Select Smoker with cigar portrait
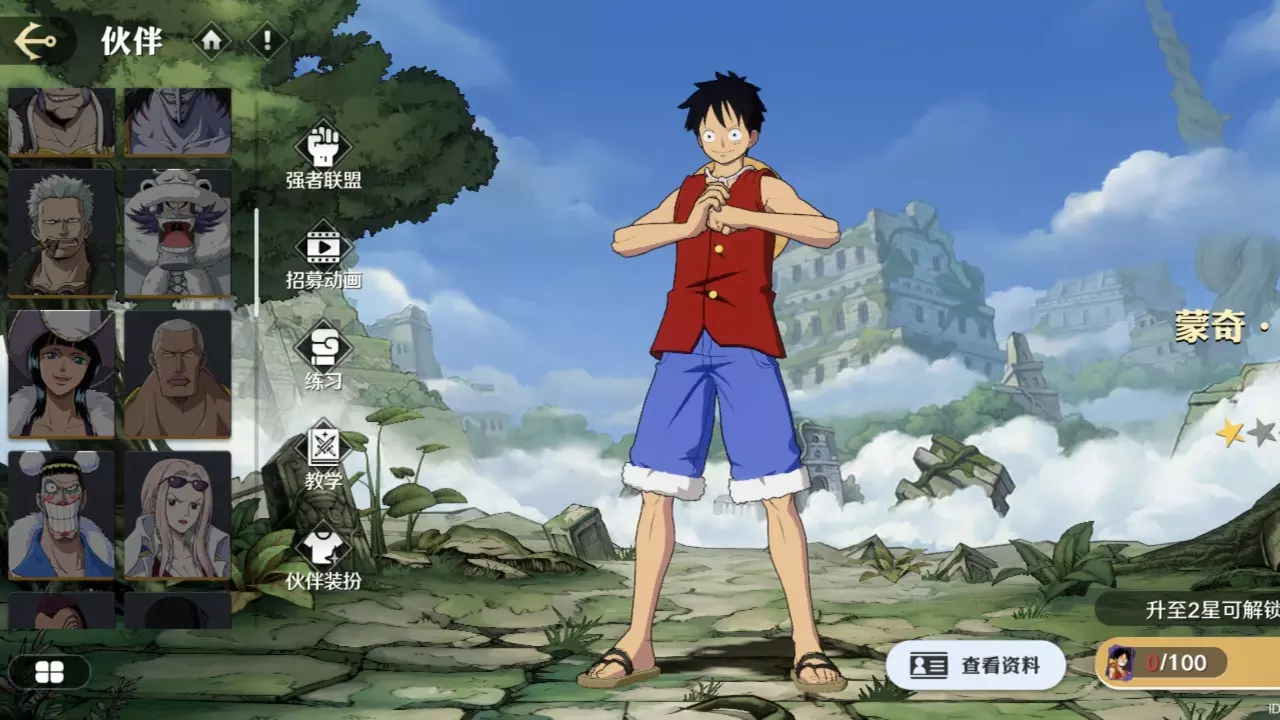 (61, 233)
